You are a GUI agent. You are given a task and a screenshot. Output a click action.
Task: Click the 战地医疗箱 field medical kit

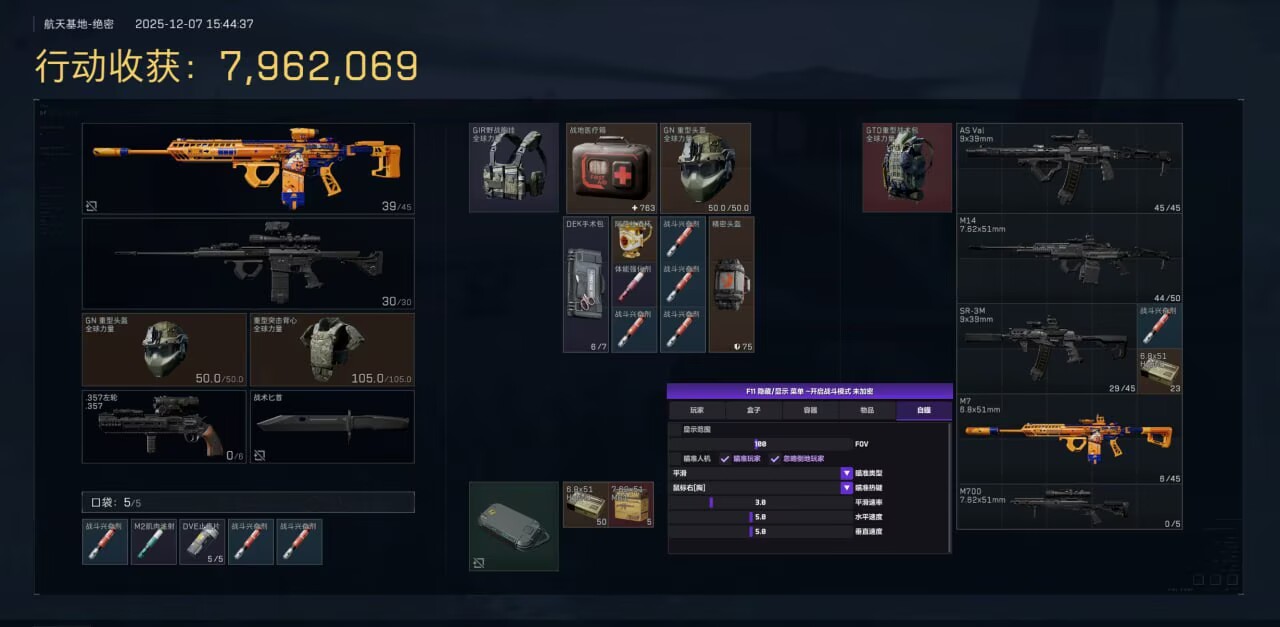pyautogui.click(x=610, y=168)
